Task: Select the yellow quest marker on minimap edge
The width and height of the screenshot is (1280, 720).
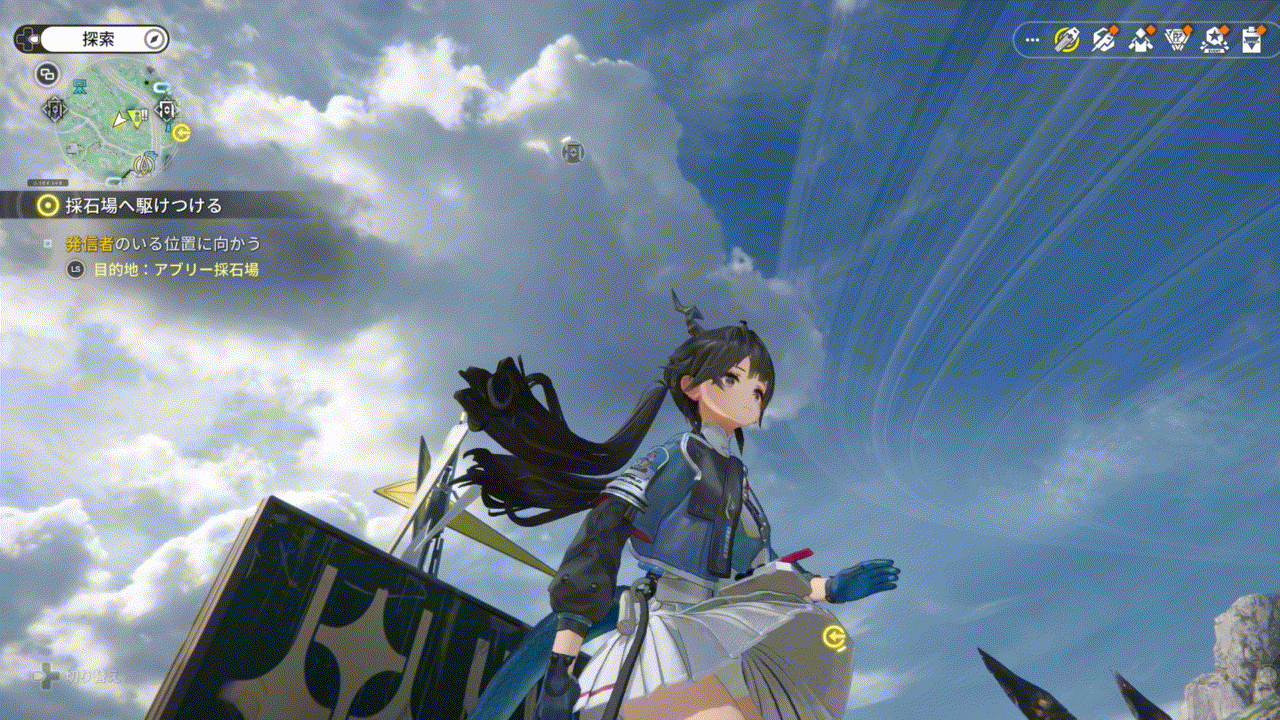Action: click(181, 132)
